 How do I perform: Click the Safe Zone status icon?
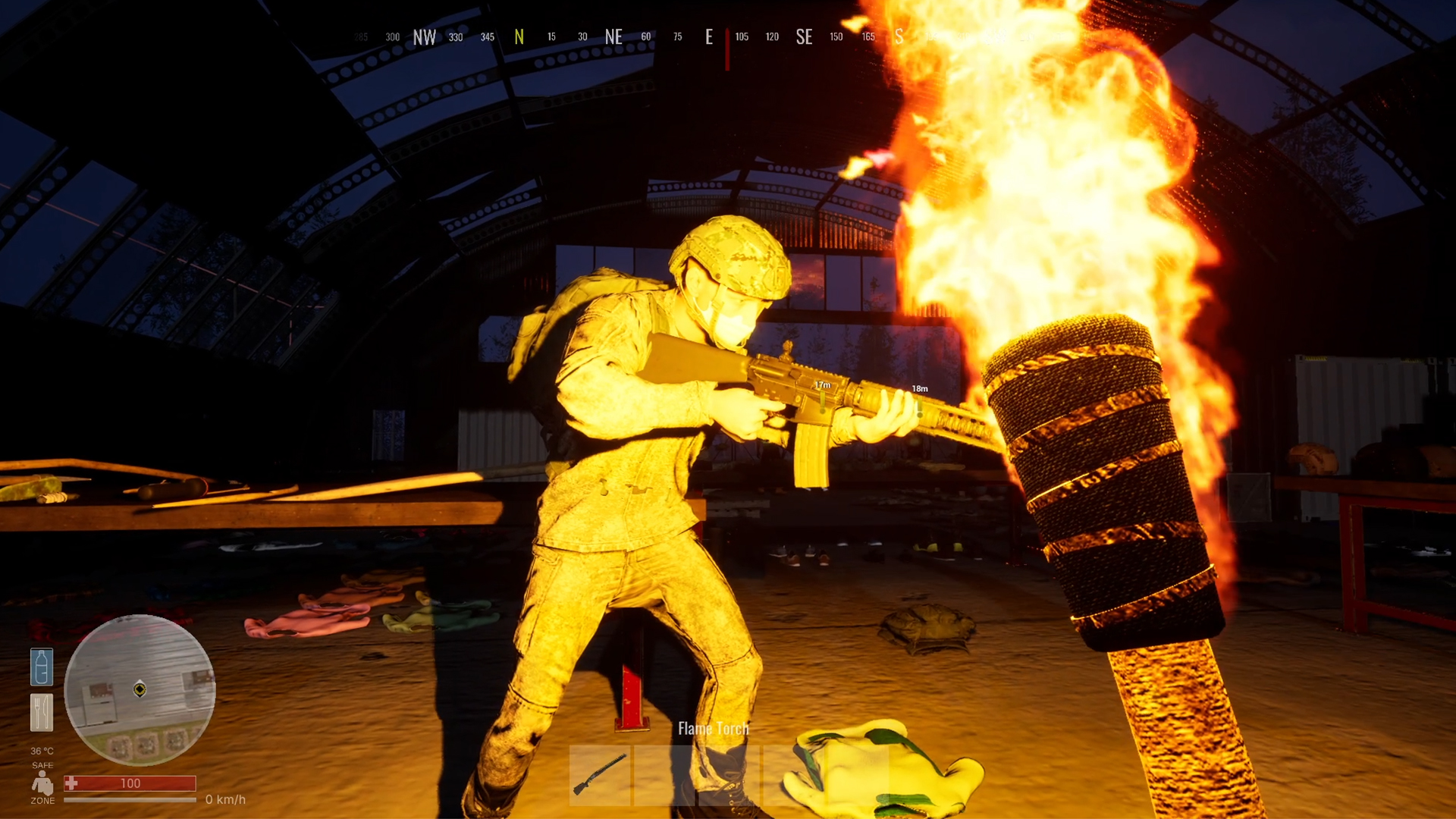pos(42,783)
